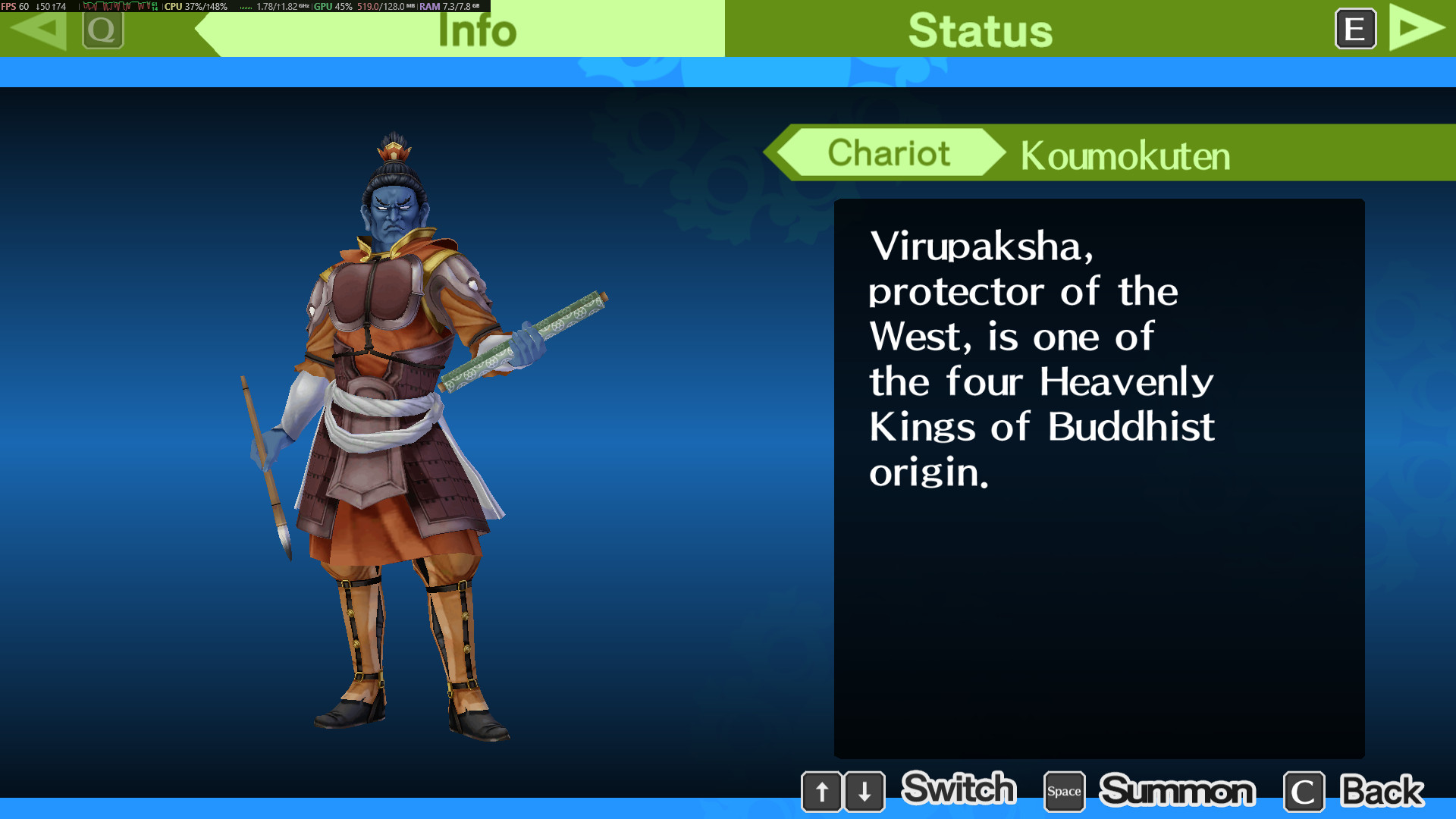Switch to the Info tab

pyautogui.click(x=478, y=30)
